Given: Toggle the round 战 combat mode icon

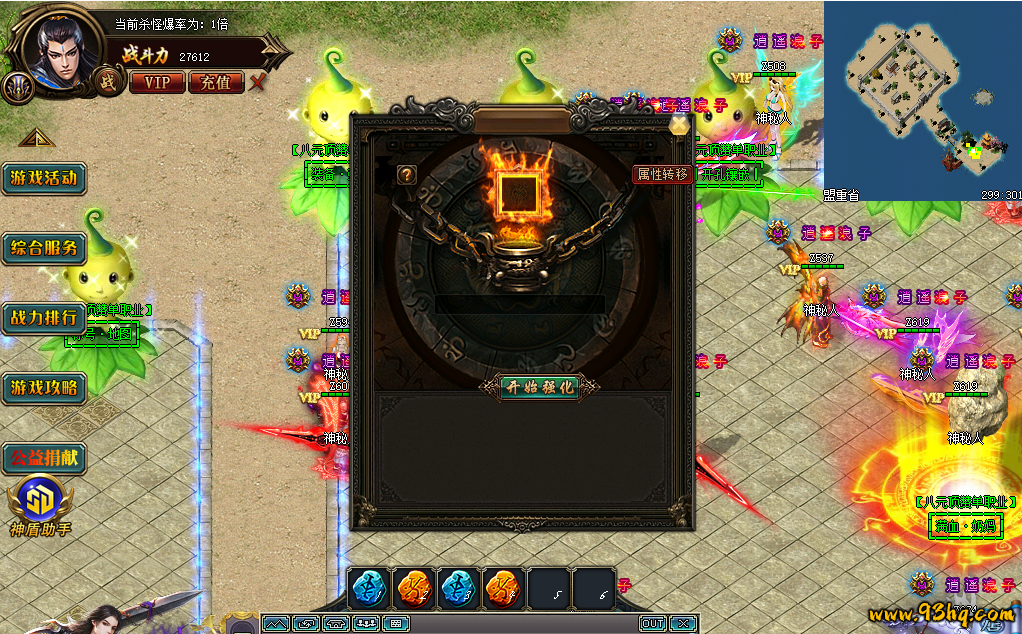Looking at the screenshot, I should pyautogui.click(x=104, y=83).
